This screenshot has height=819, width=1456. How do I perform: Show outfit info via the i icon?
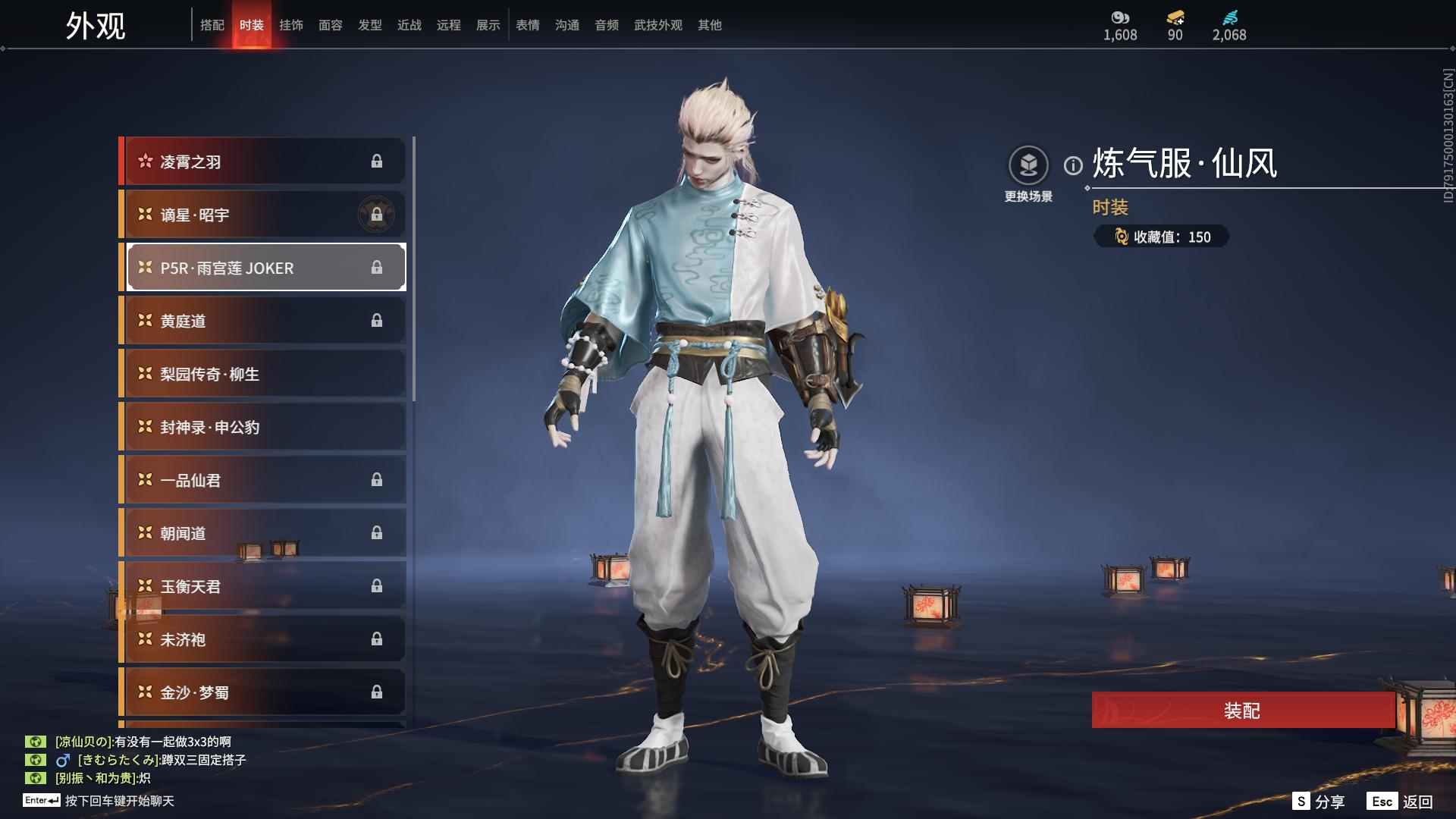pos(1073,165)
